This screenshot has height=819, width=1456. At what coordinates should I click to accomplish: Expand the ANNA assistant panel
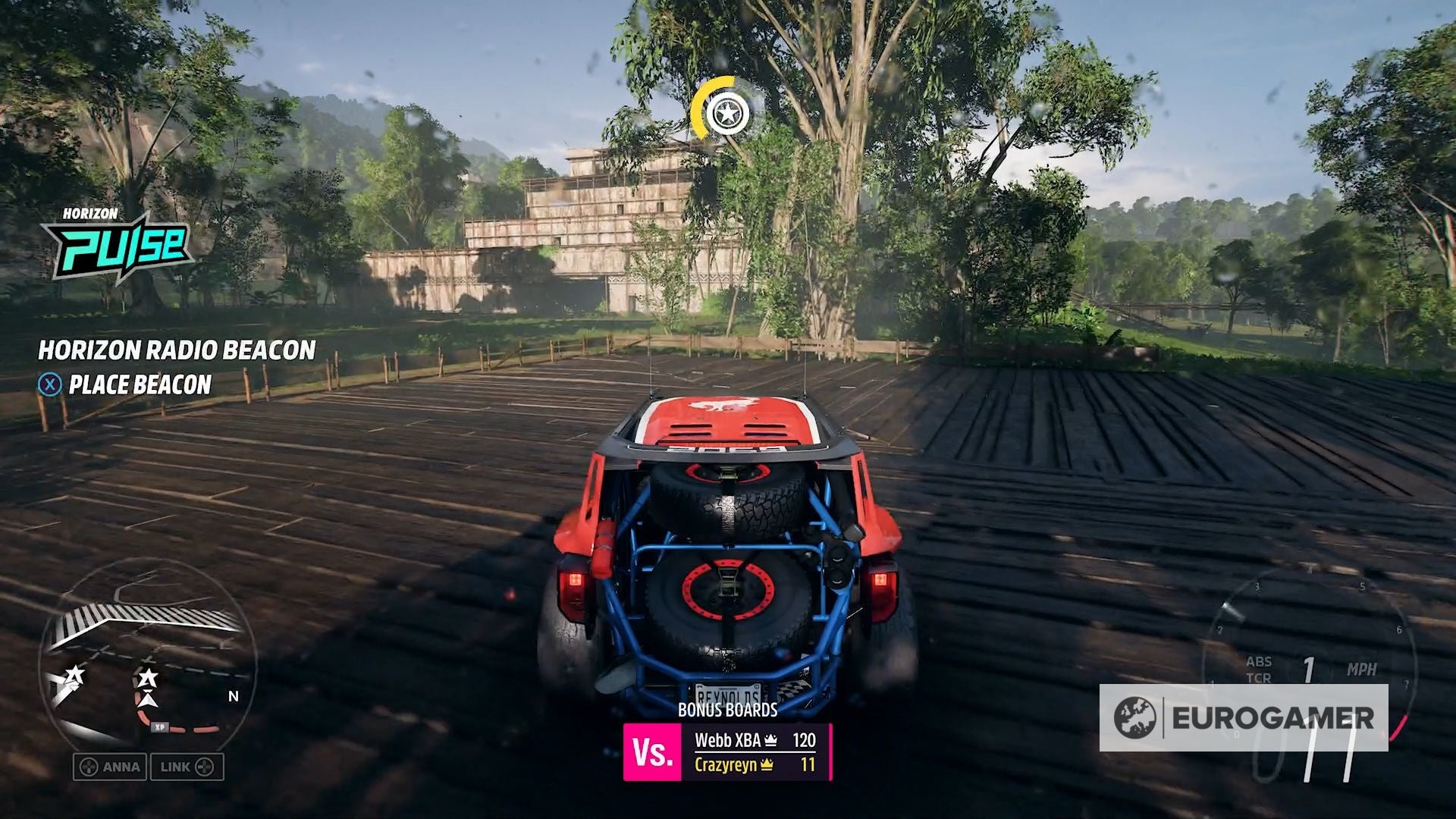tap(111, 767)
